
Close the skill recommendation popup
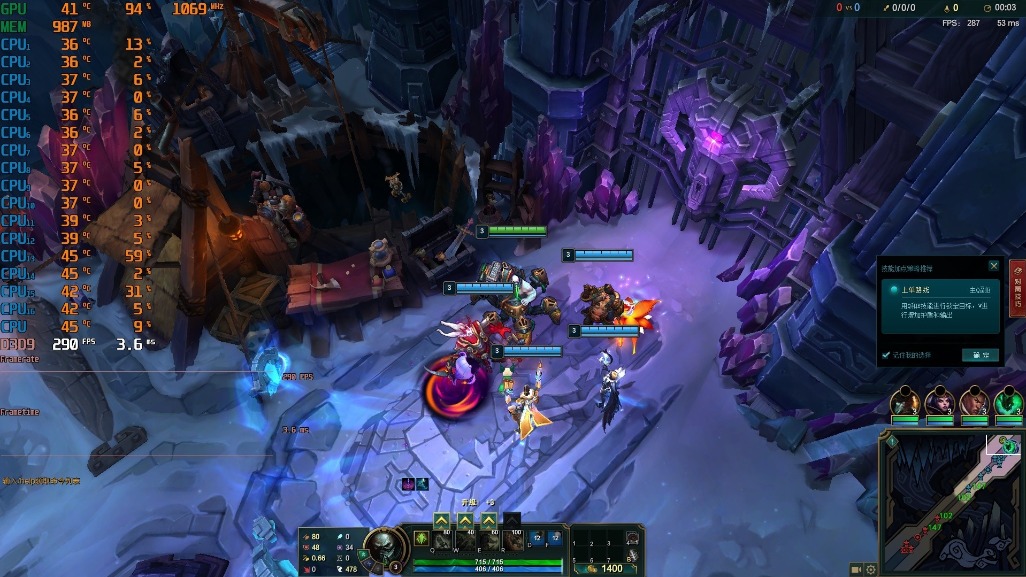pos(993,266)
